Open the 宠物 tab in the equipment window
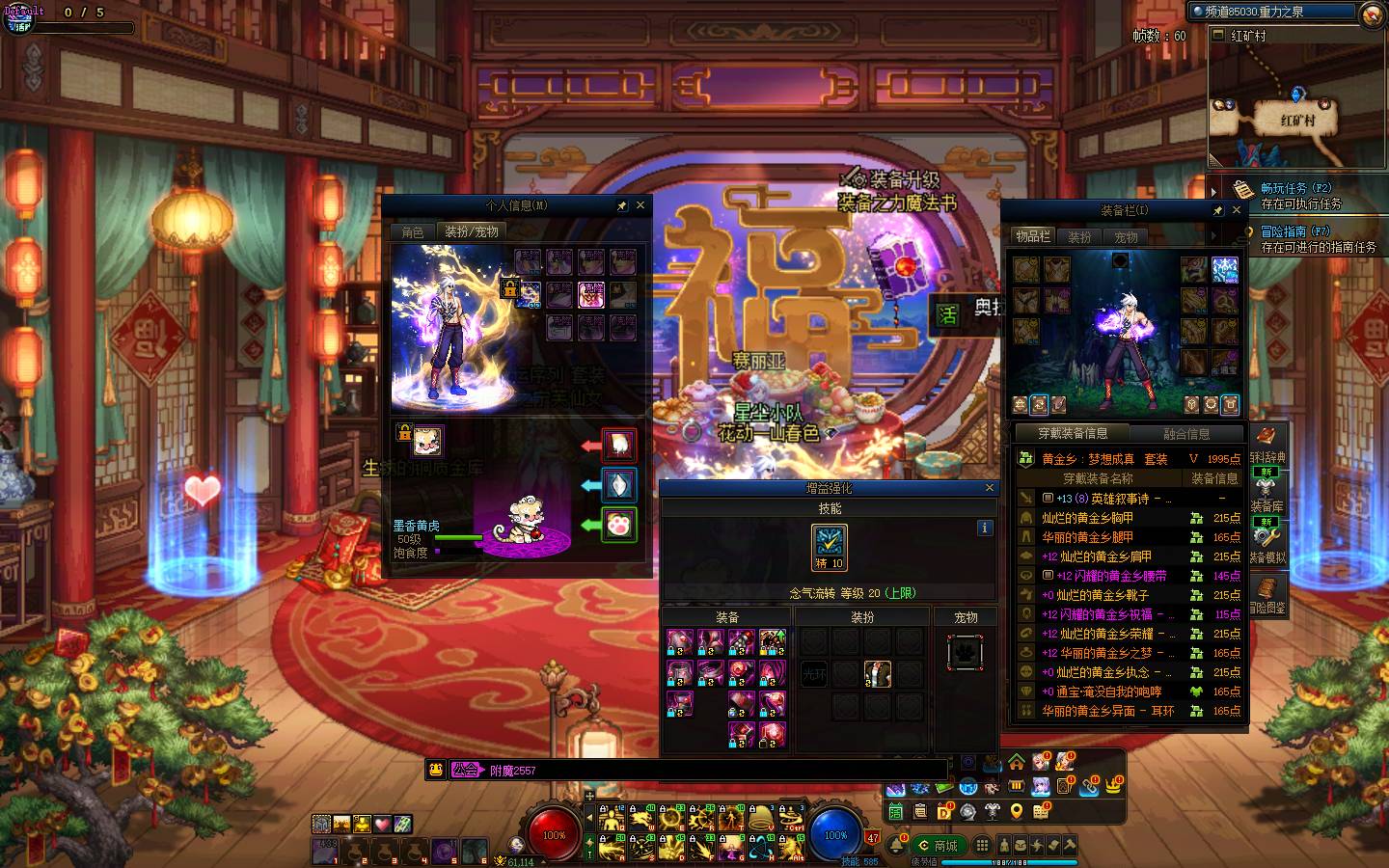The image size is (1389, 868). tap(1126, 236)
